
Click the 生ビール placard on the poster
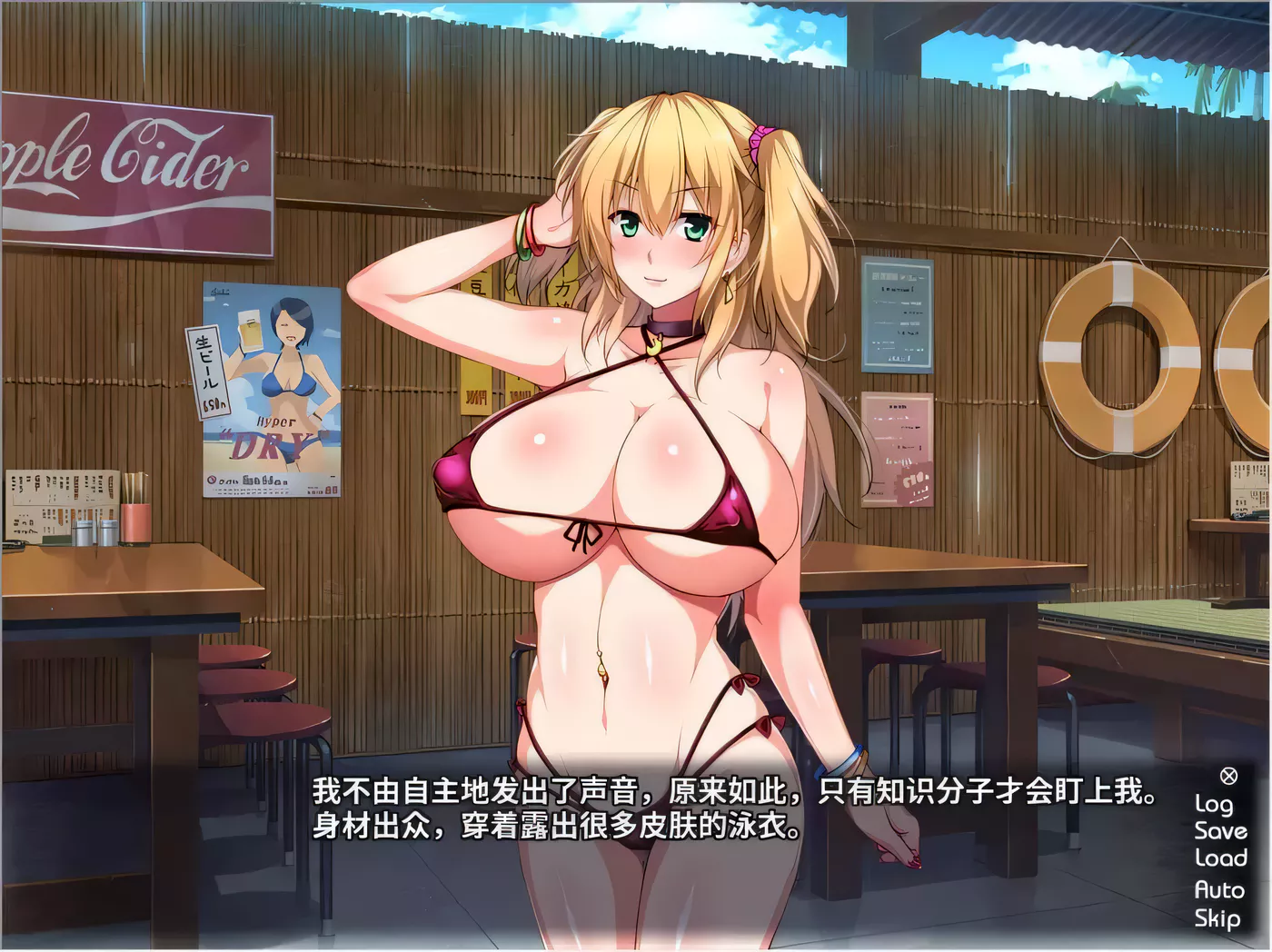207,372
